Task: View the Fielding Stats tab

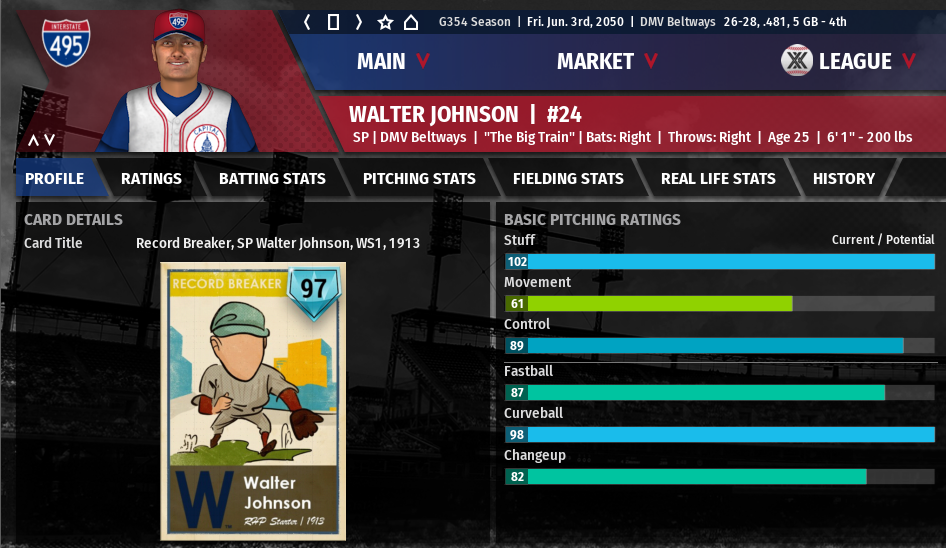Action: click(568, 178)
